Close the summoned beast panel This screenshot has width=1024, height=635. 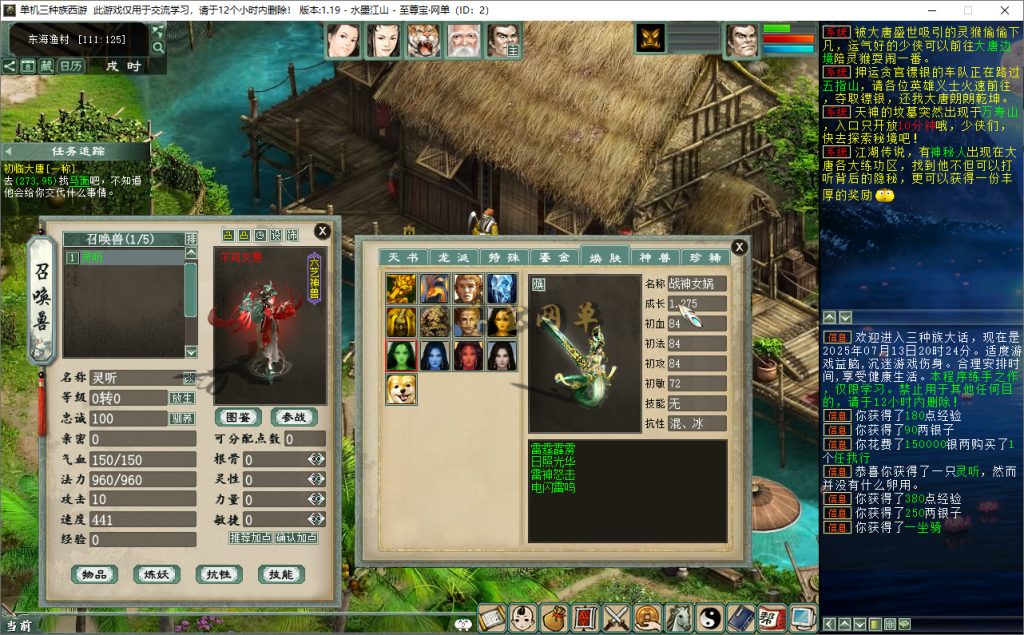(322, 231)
